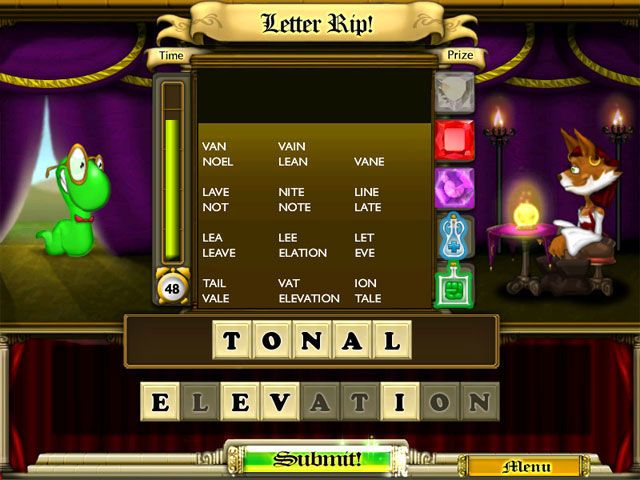The height and width of the screenshot is (480, 640).
Task: Remove the O tile from the TONAL word
Action: (271, 341)
